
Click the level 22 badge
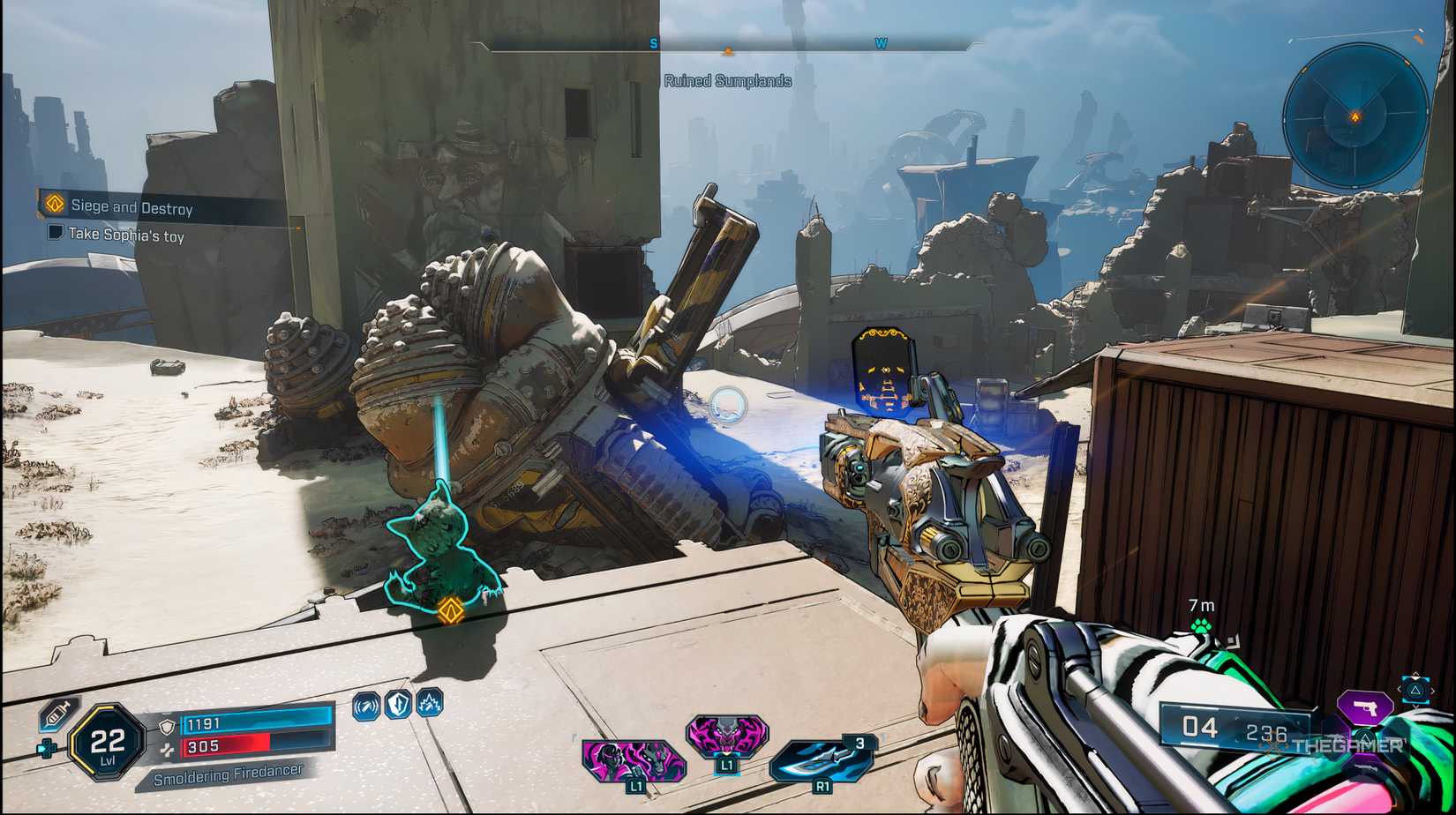click(x=108, y=742)
